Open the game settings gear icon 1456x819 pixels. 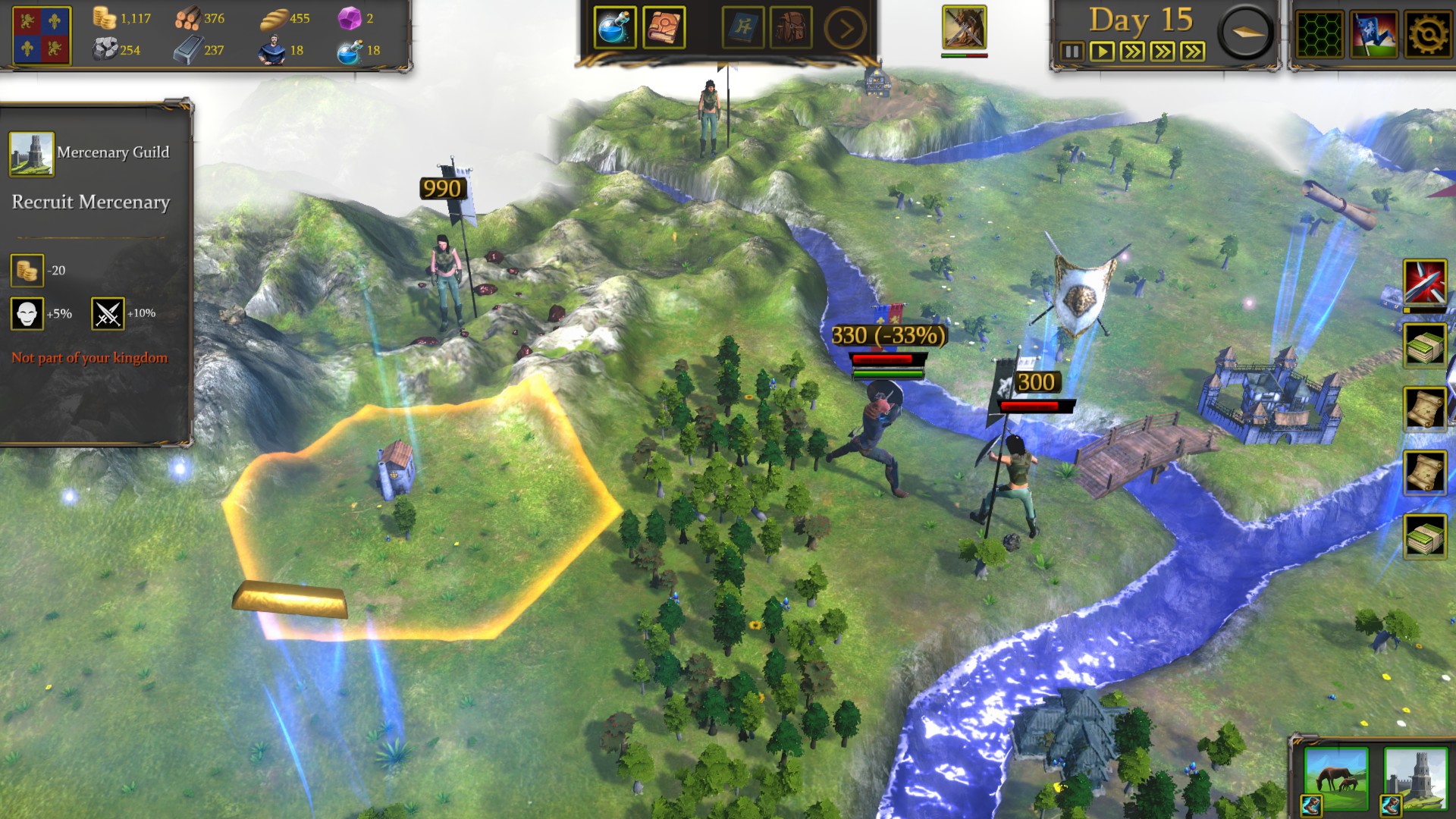(x=1428, y=33)
